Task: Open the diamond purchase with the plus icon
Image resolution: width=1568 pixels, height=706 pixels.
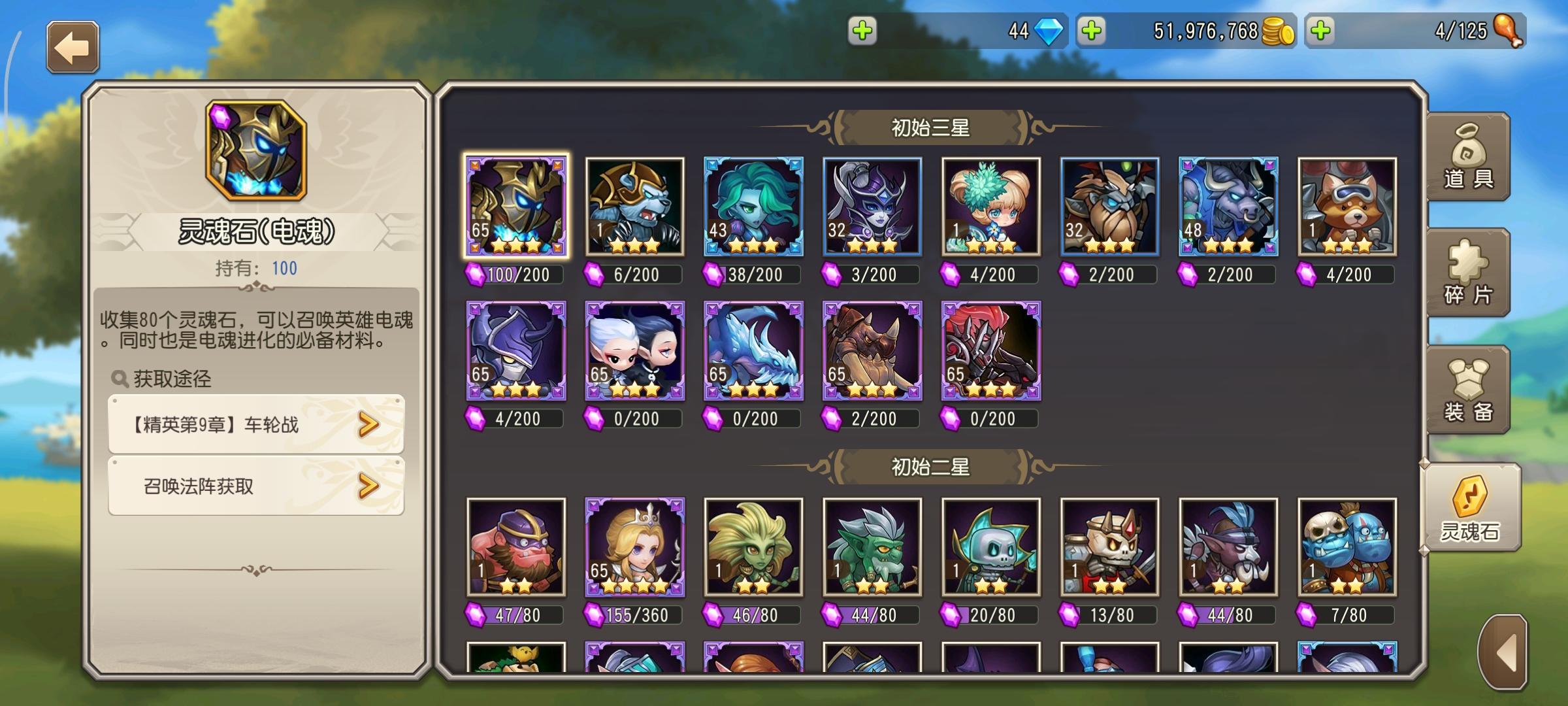Action: (864, 30)
